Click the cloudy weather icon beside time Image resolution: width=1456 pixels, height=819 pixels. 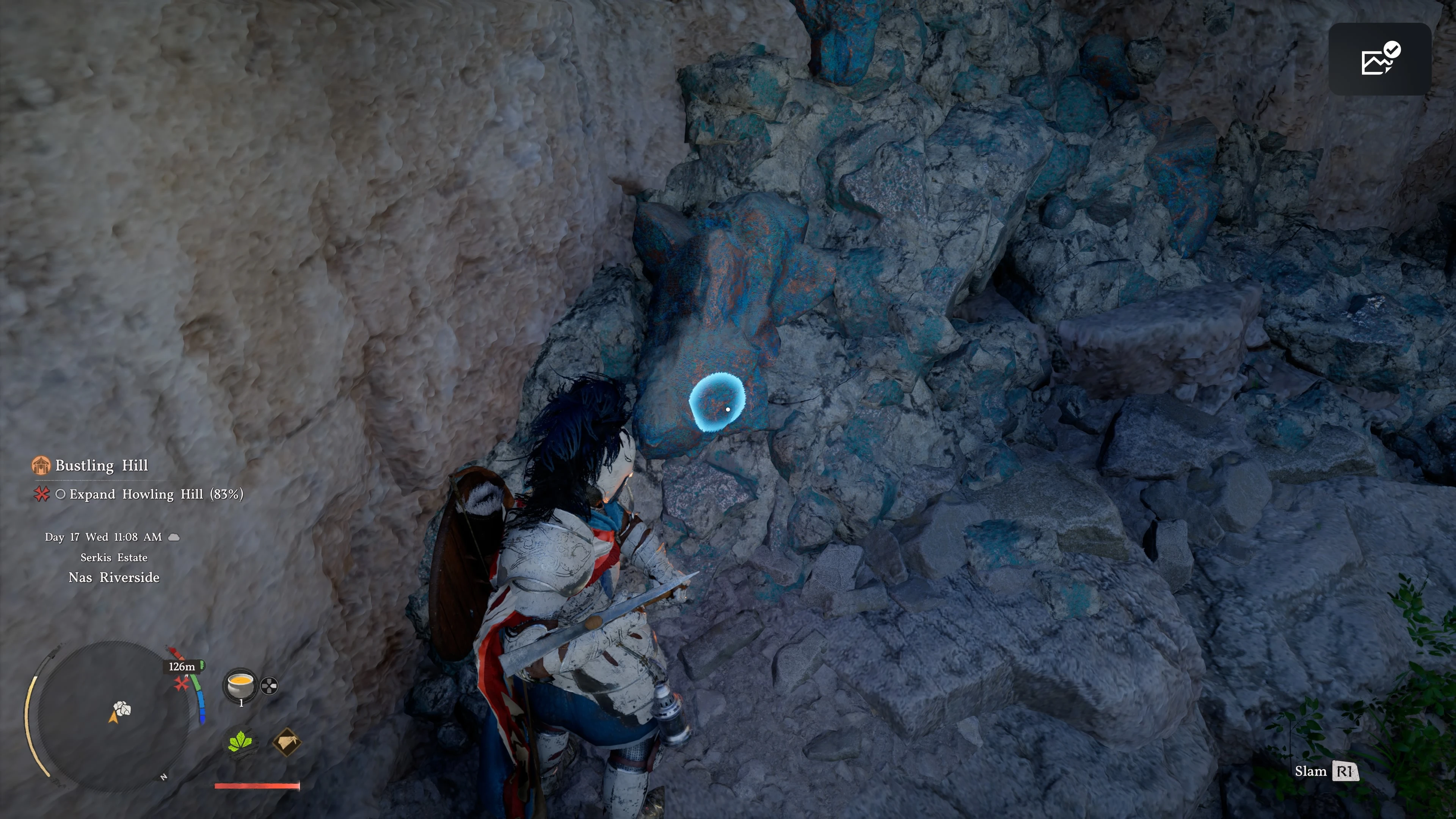pyautogui.click(x=174, y=537)
